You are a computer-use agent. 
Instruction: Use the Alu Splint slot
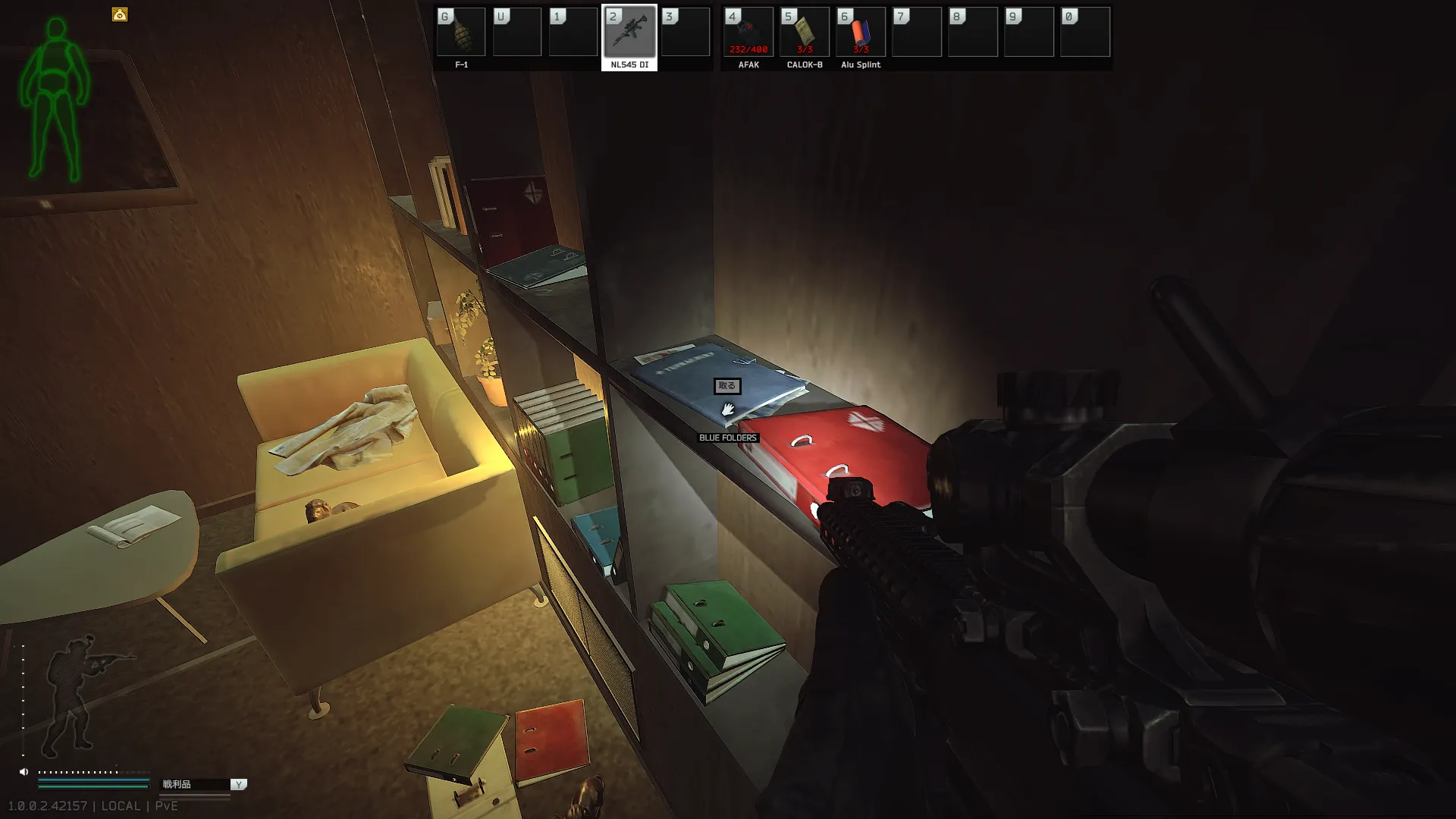pyautogui.click(x=861, y=33)
